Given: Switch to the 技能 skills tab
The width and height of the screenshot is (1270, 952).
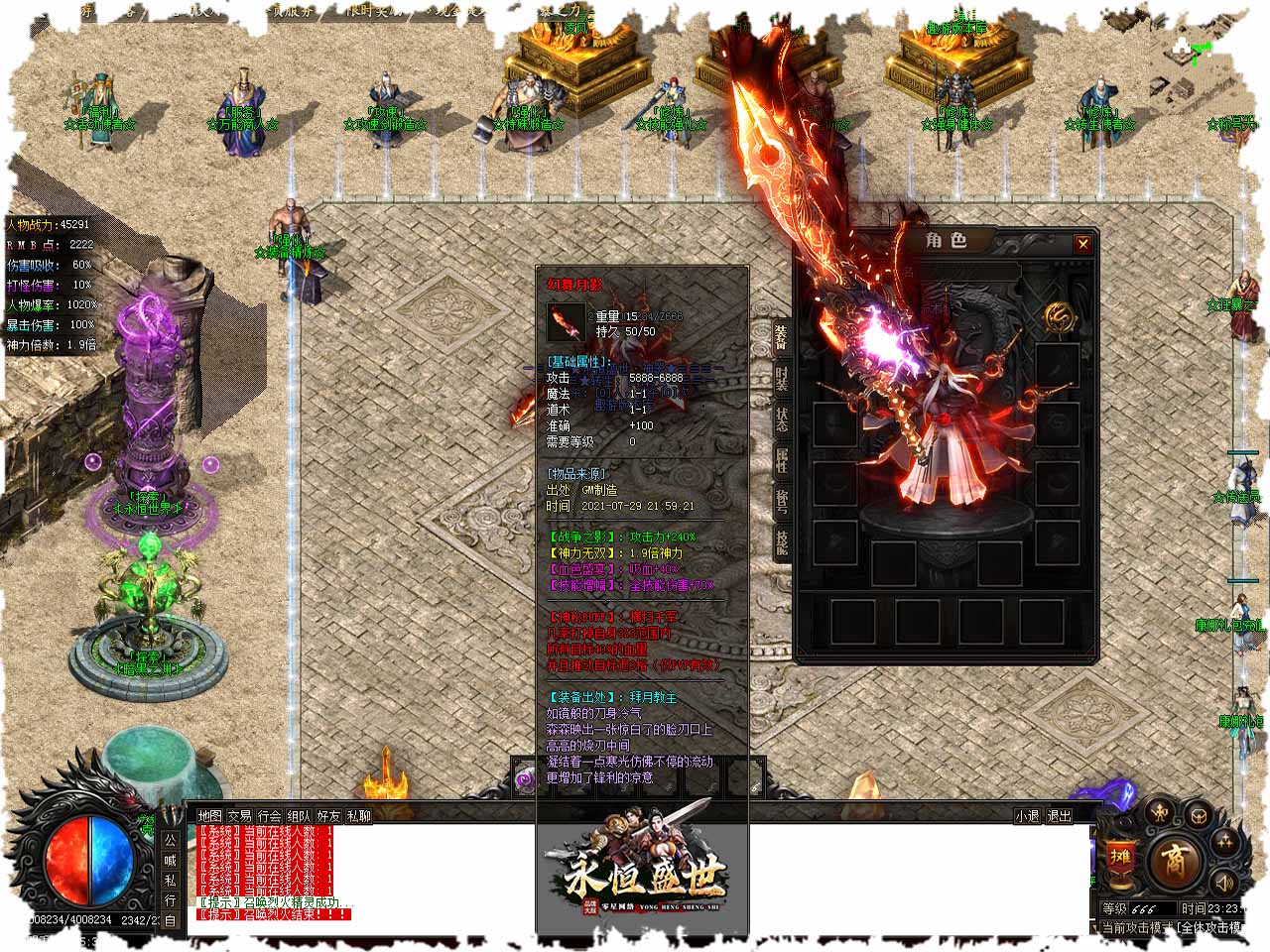Looking at the screenshot, I should pos(782,542).
